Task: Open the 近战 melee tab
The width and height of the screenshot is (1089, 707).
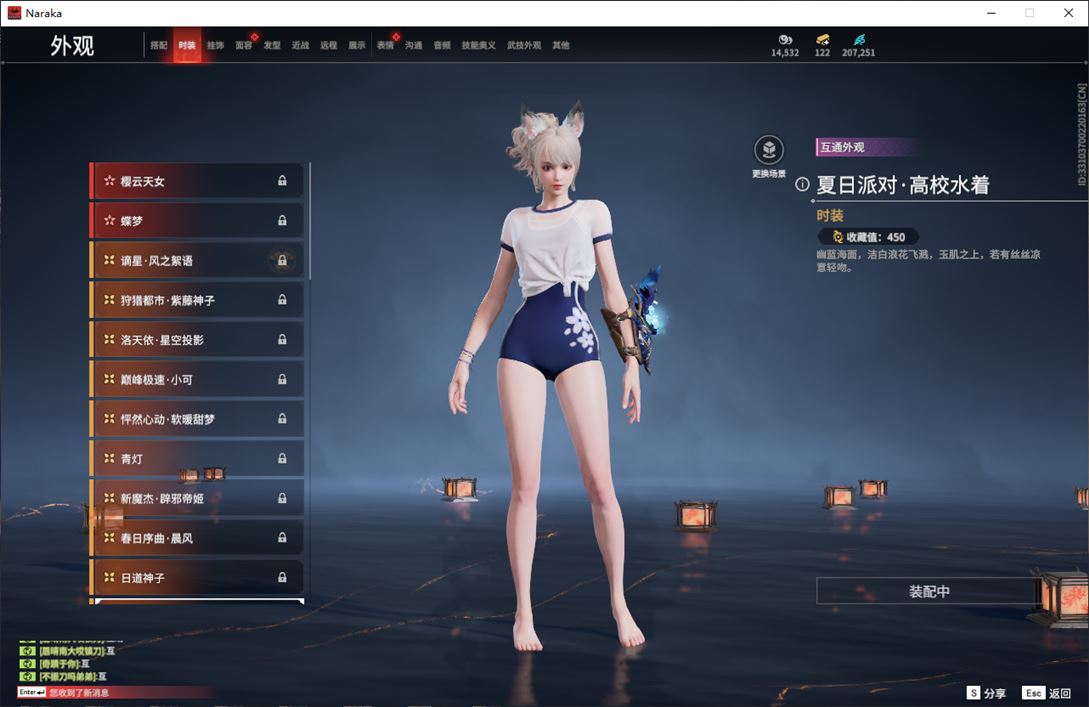Action: 300,46
